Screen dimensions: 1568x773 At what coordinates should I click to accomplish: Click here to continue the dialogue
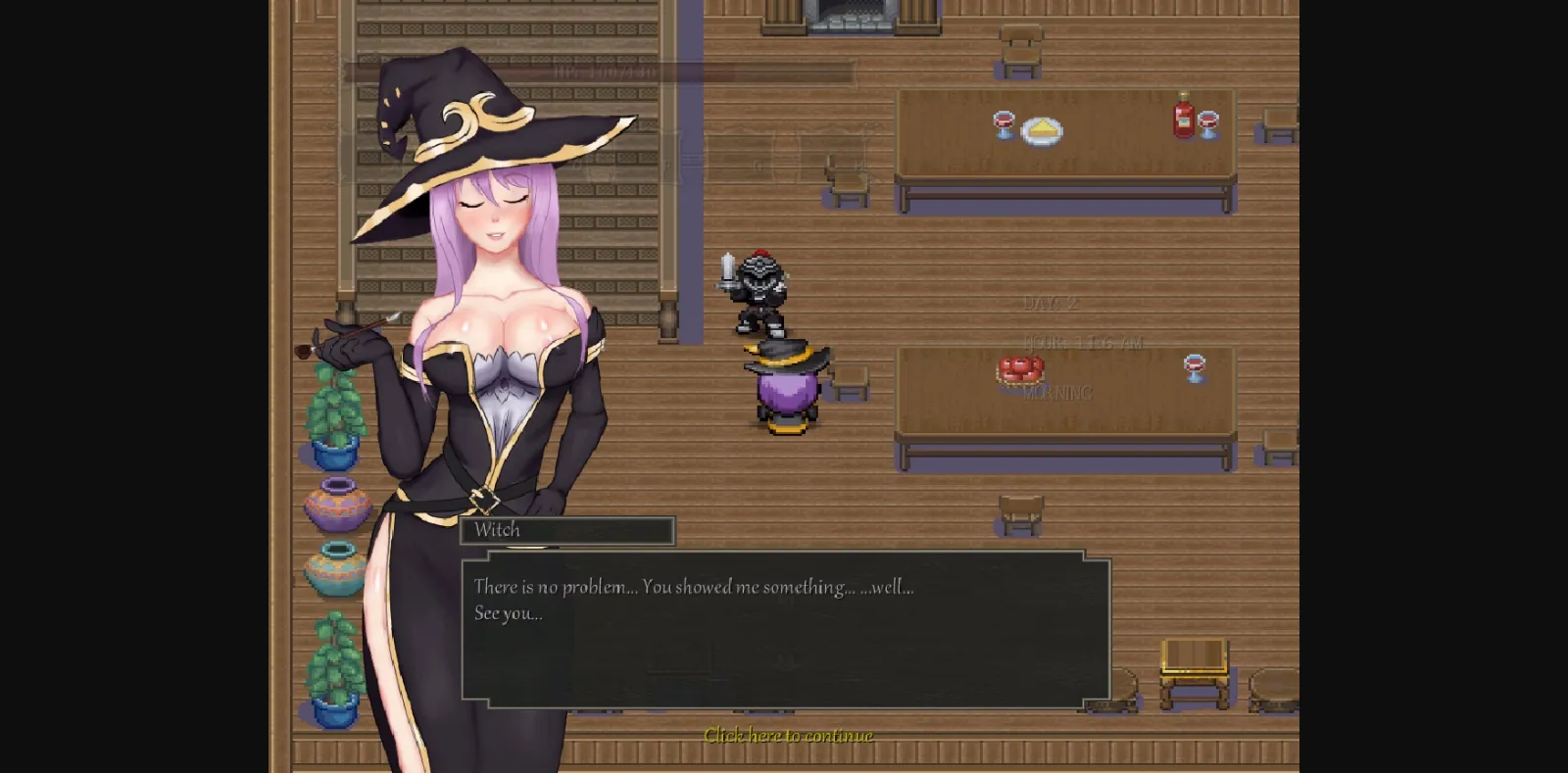788,735
